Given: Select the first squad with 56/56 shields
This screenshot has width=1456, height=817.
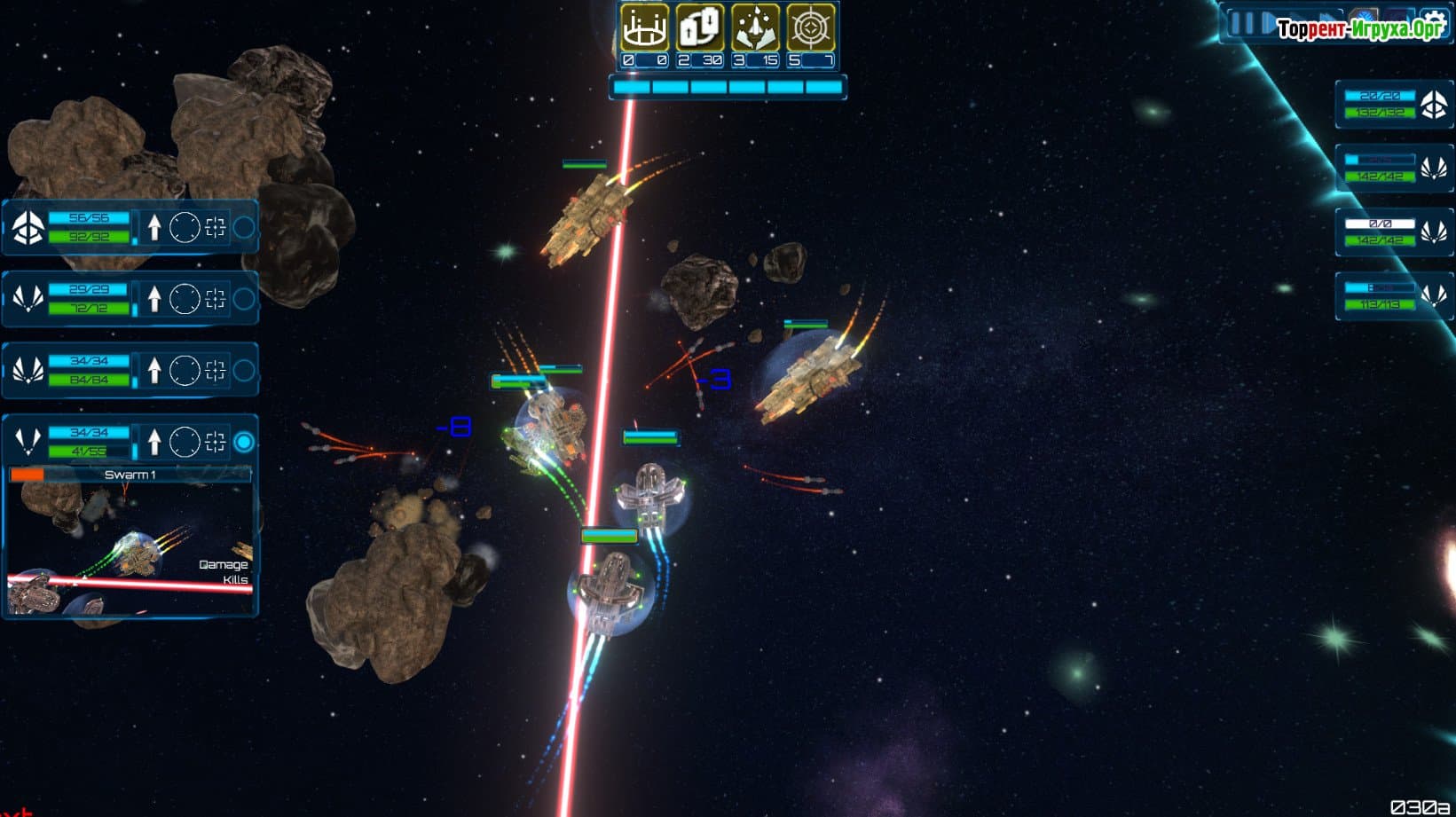Looking at the screenshot, I should click(71, 227).
